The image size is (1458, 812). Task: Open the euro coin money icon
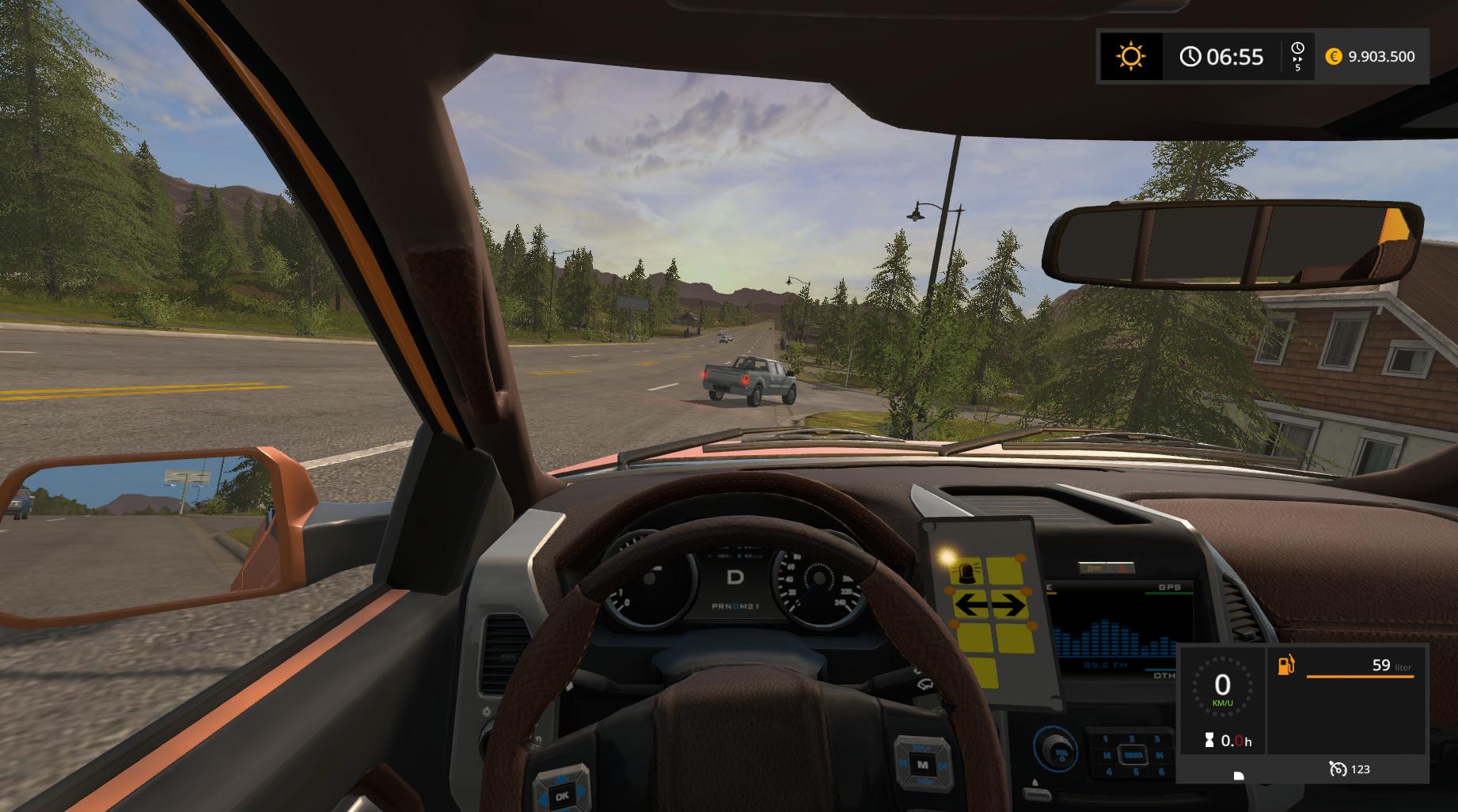click(x=1334, y=56)
